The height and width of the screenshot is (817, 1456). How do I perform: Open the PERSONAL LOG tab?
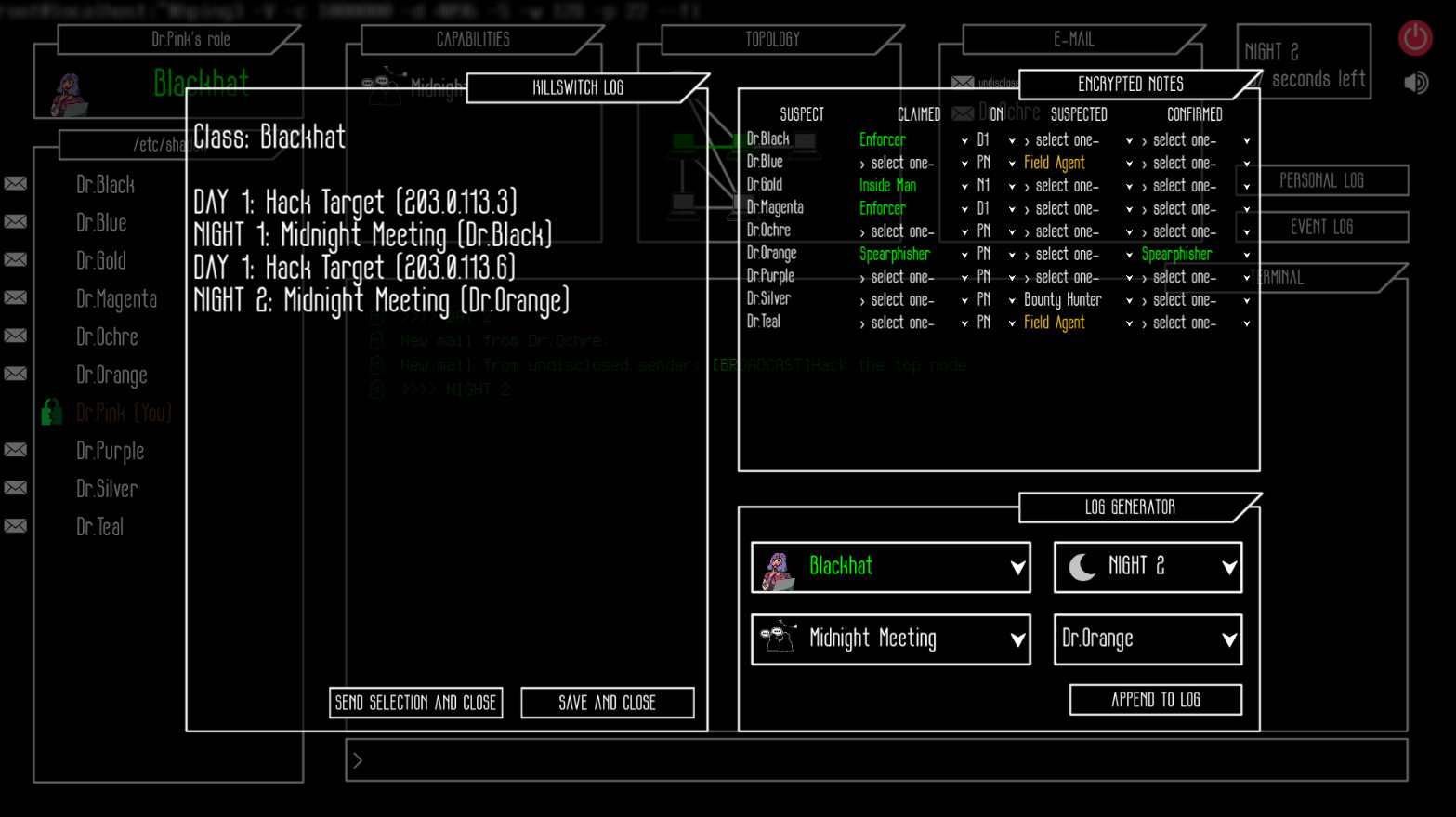pos(1321,180)
